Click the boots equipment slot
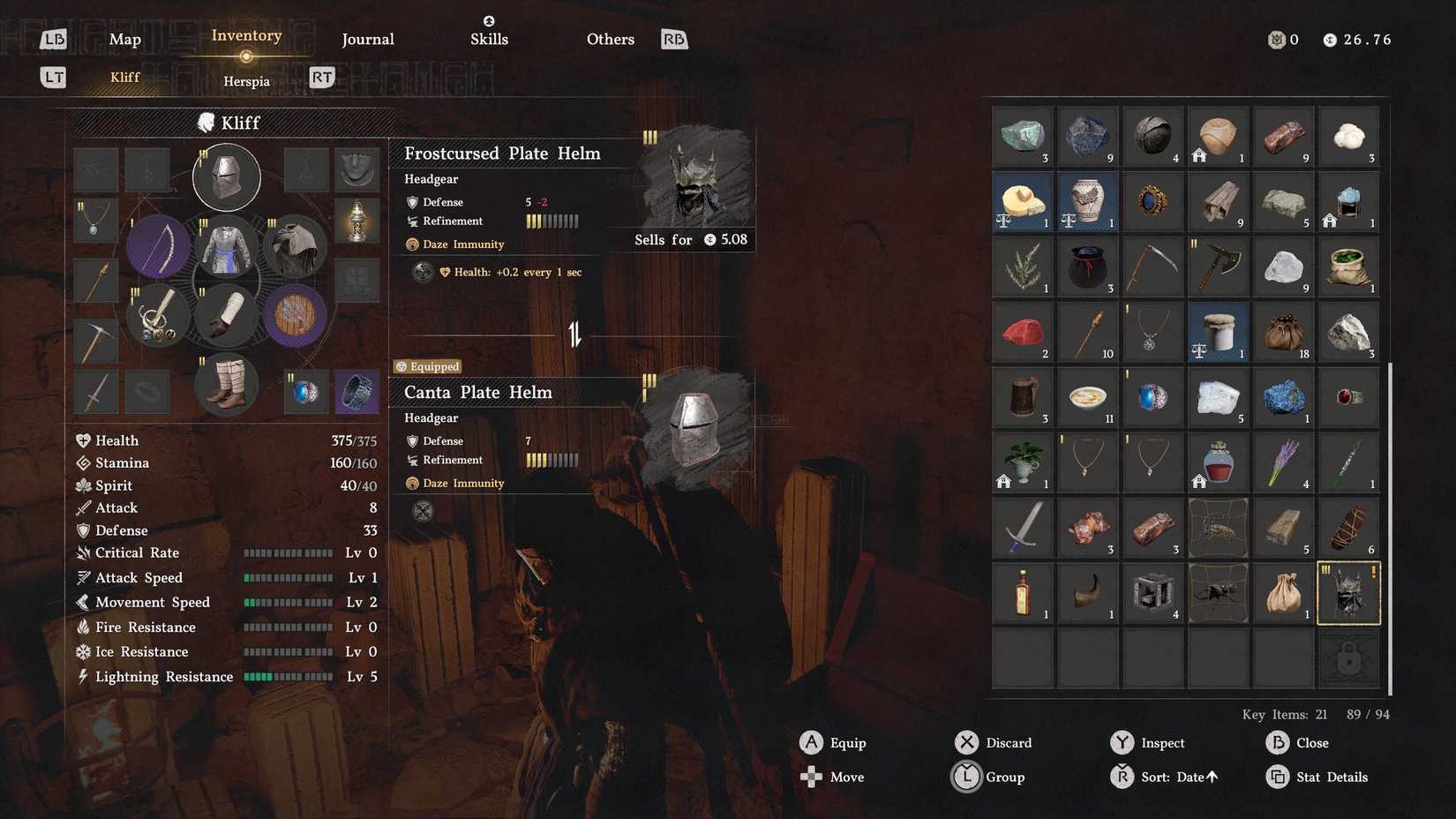This screenshot has width=1456, height=819. [227, 385]
